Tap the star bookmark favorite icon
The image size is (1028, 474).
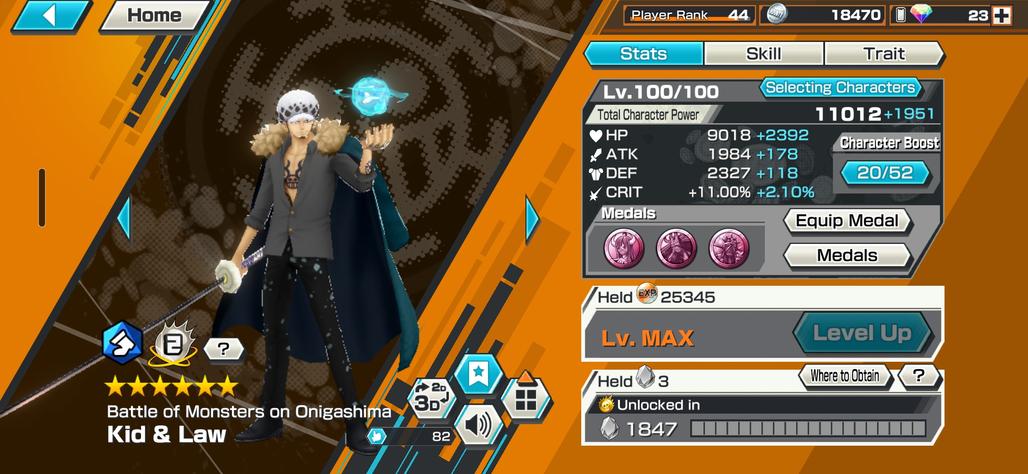pos(477,375)
